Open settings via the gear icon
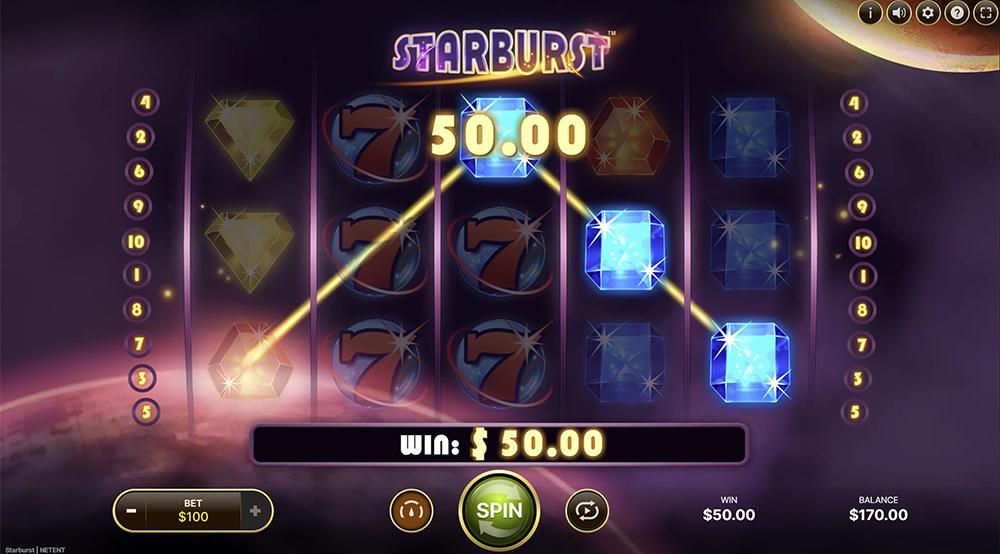 (927, 13)
